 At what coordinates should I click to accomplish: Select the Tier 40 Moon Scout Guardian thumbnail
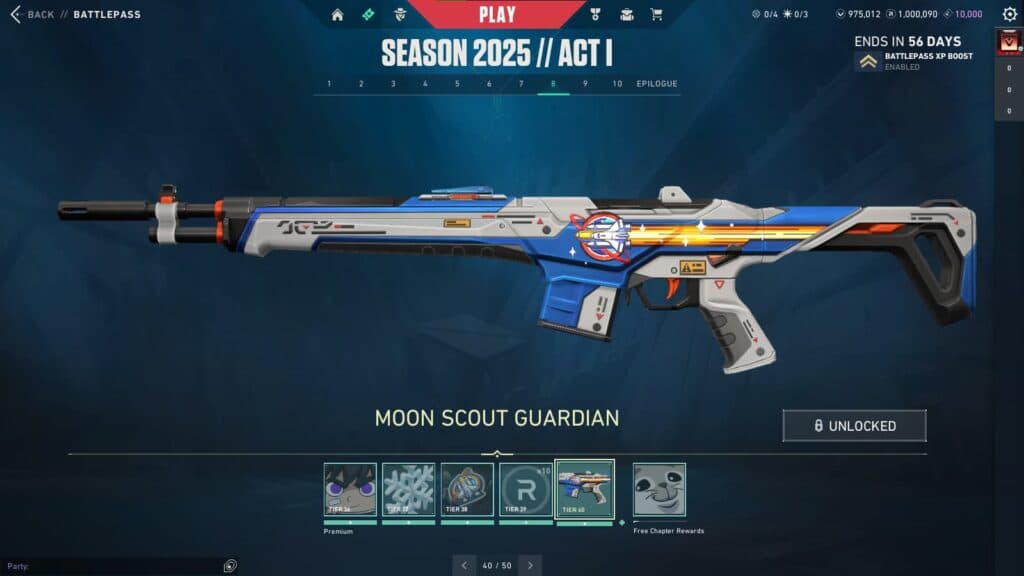585,489
